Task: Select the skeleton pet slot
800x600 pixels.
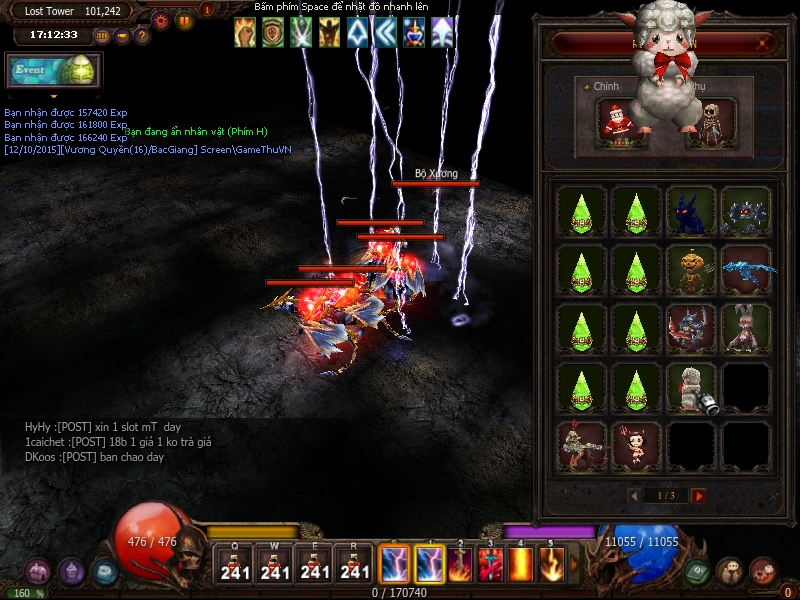Action: pos(712,122)
